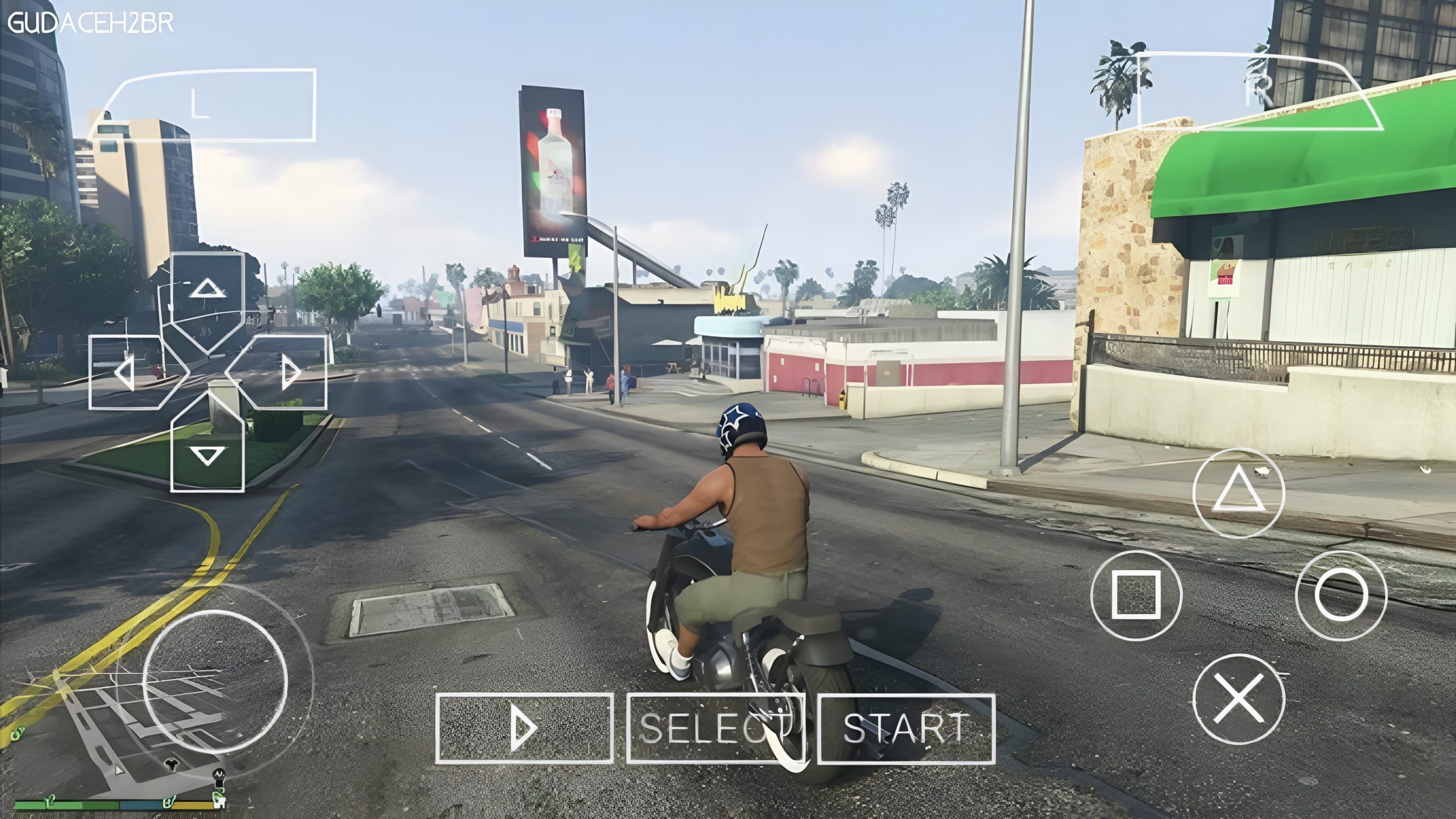Screen dimensions: 1456x819
Task: Click the GUDACEH2BR label at top left
Action: [x=91, y=23]
